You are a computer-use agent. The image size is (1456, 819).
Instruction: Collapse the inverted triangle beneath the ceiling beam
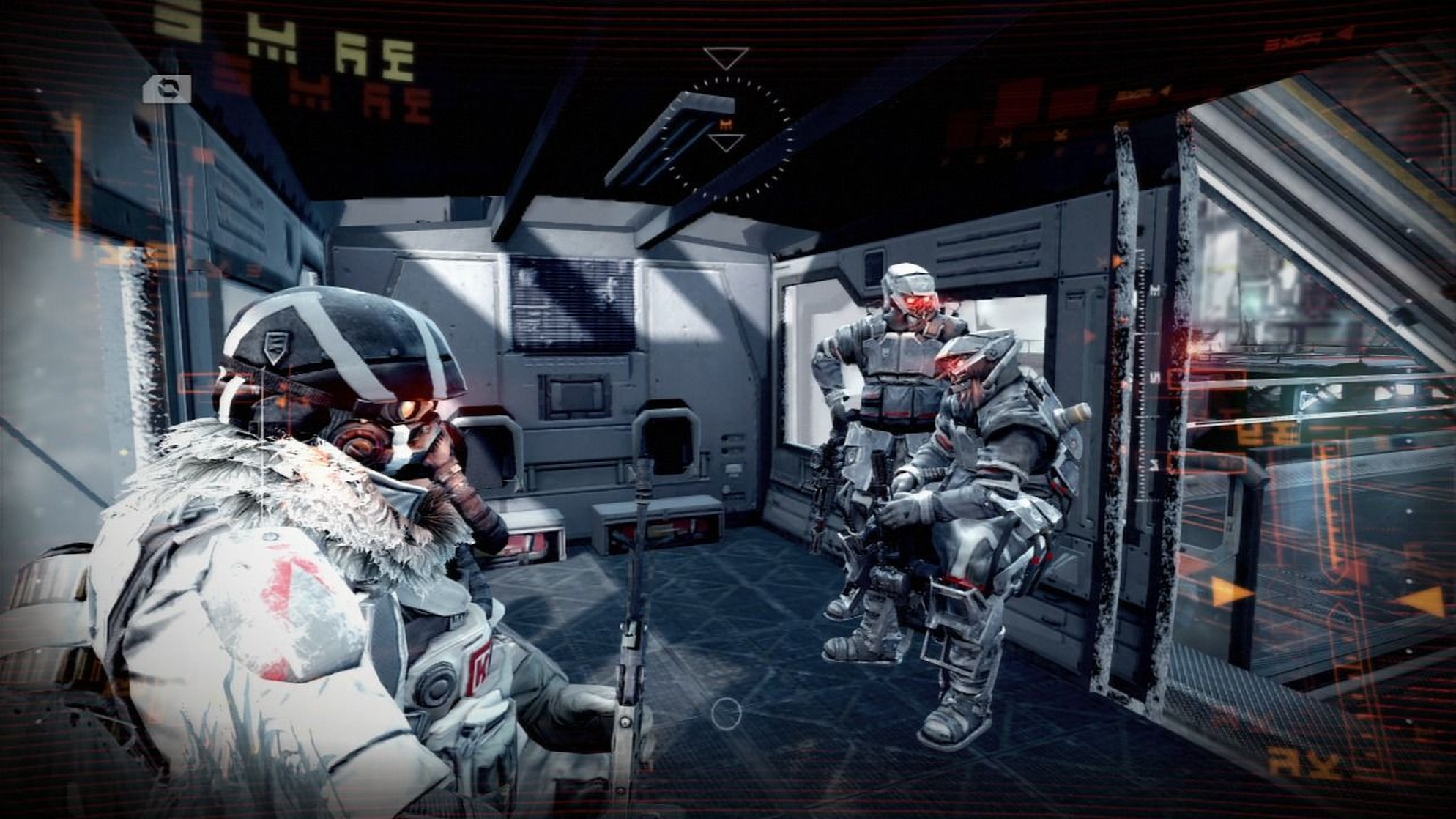point(725,141)
